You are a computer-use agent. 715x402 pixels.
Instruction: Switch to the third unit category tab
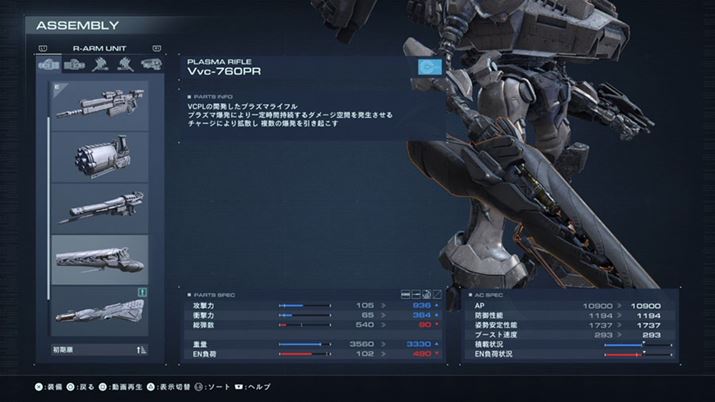pyautogui.click(x=101, y=65)
